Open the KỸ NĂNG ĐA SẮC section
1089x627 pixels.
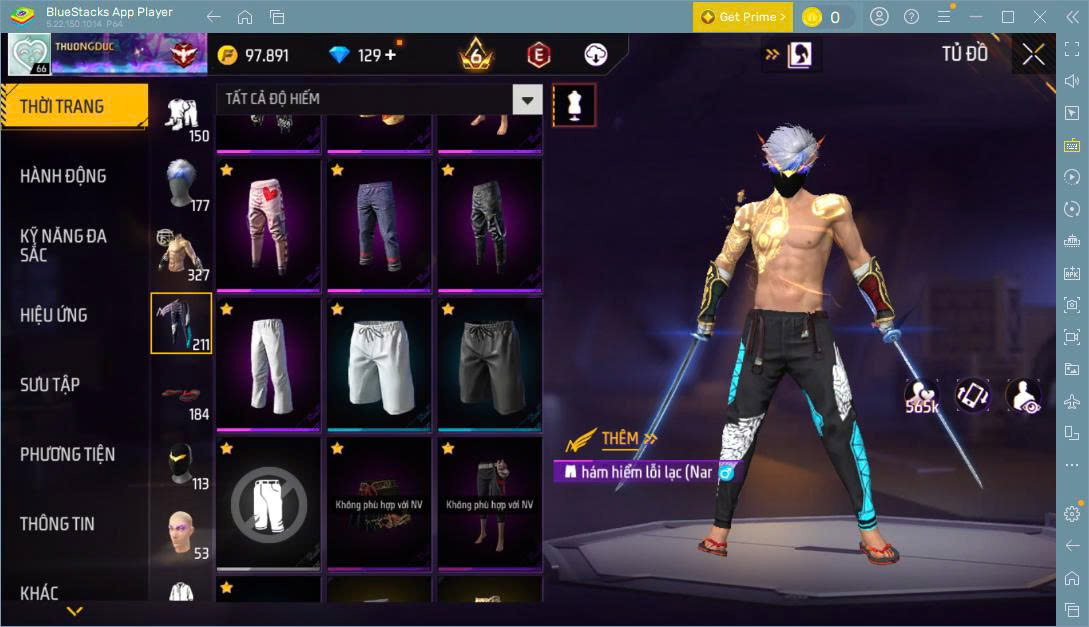pyautogui.click(x=63, y=245)
